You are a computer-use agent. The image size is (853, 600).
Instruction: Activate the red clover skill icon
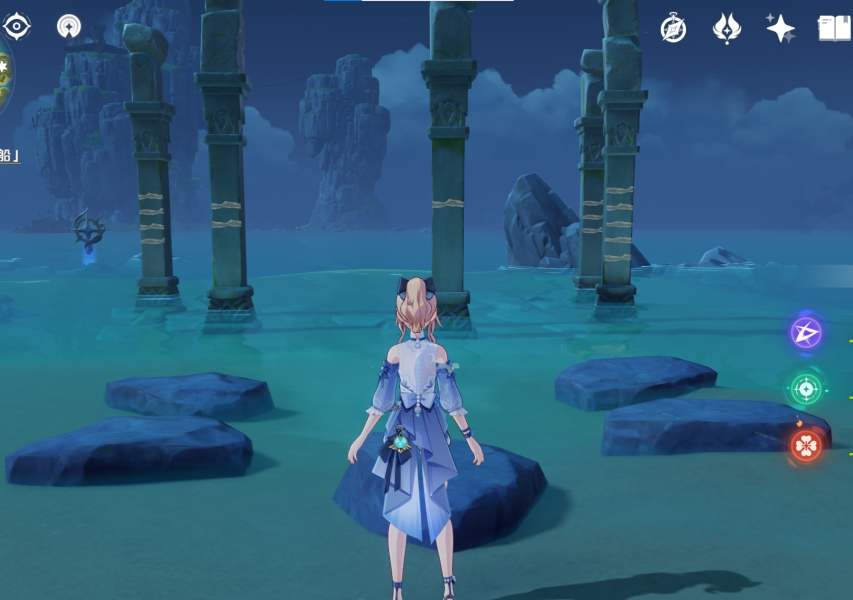click(x=806, y=445)
